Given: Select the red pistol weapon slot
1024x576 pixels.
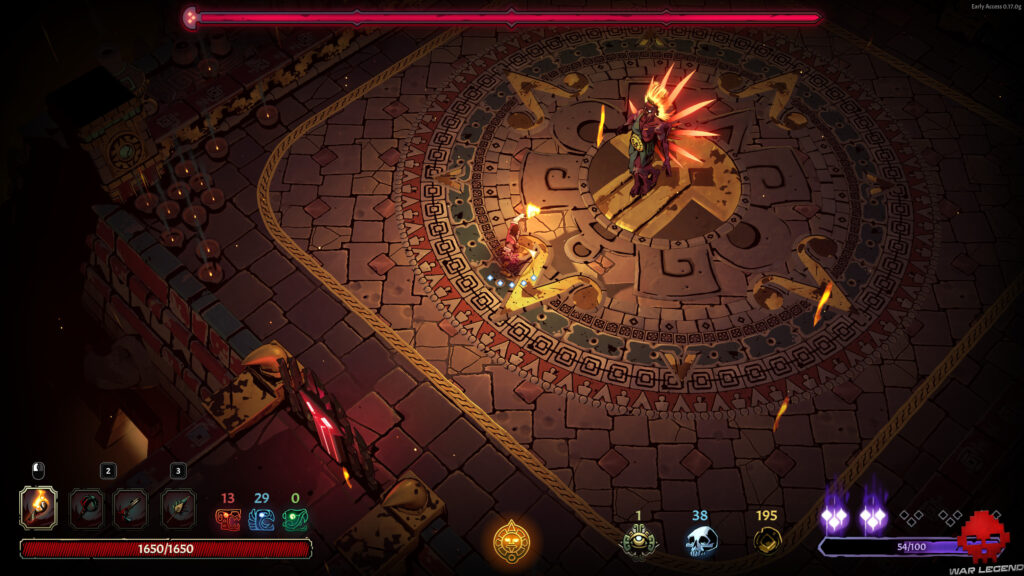Looking at the screenshot, I should 131,508.
